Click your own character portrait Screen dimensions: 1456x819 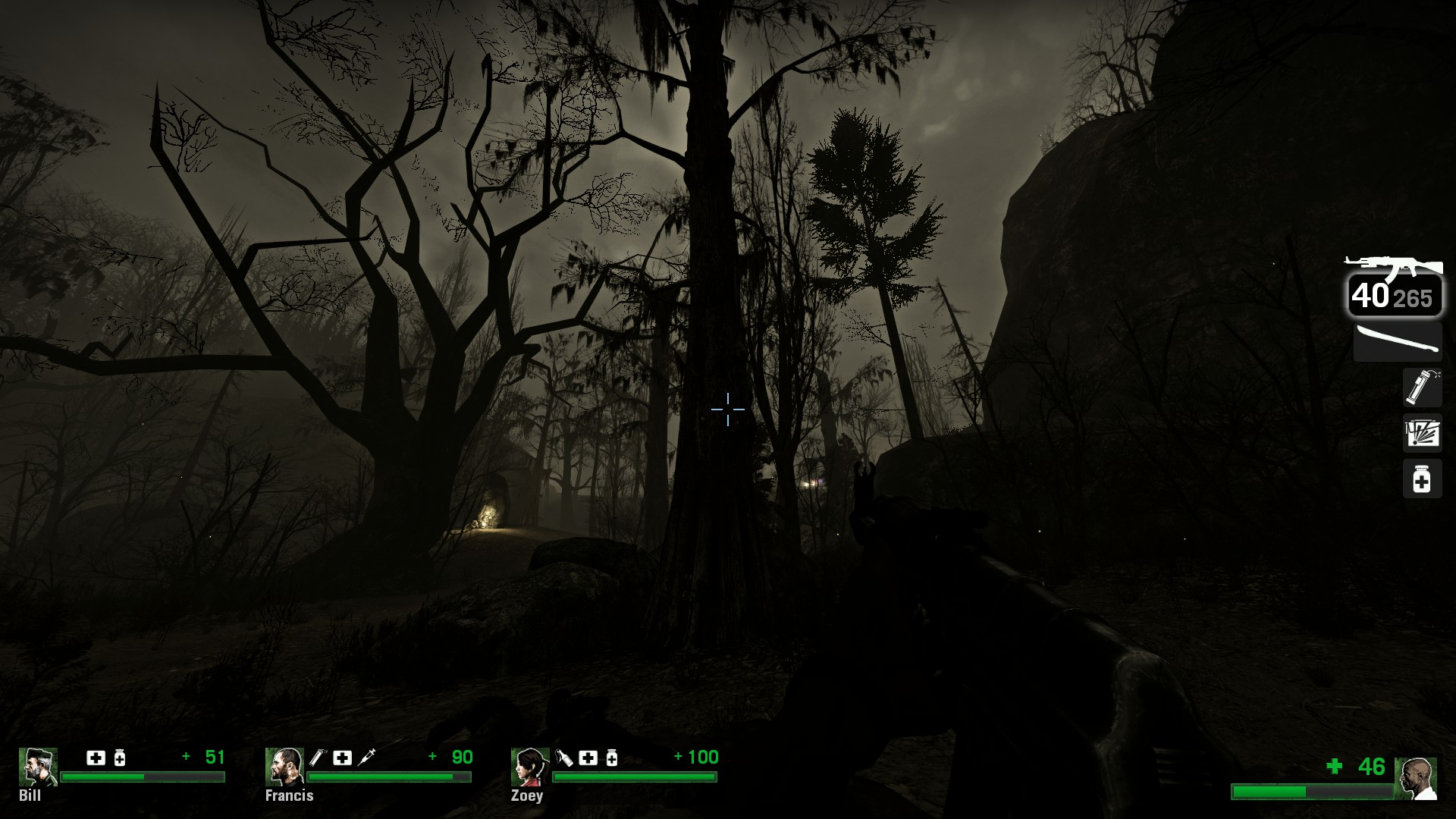1416,778
